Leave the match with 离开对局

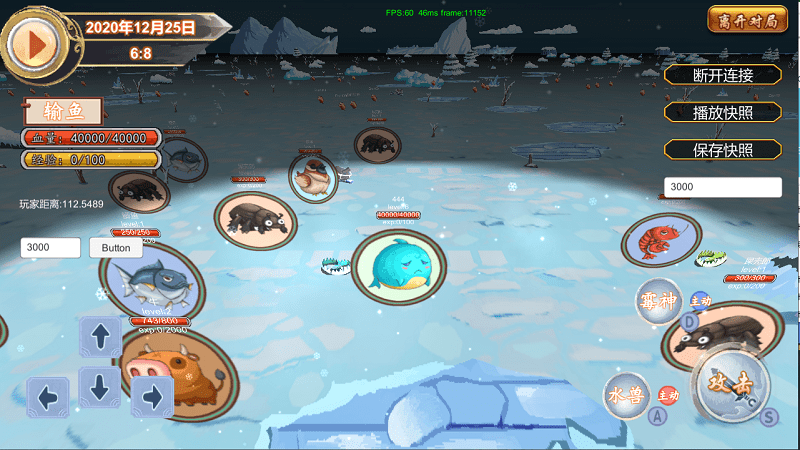pyautogui.click(x=747, y=19)
